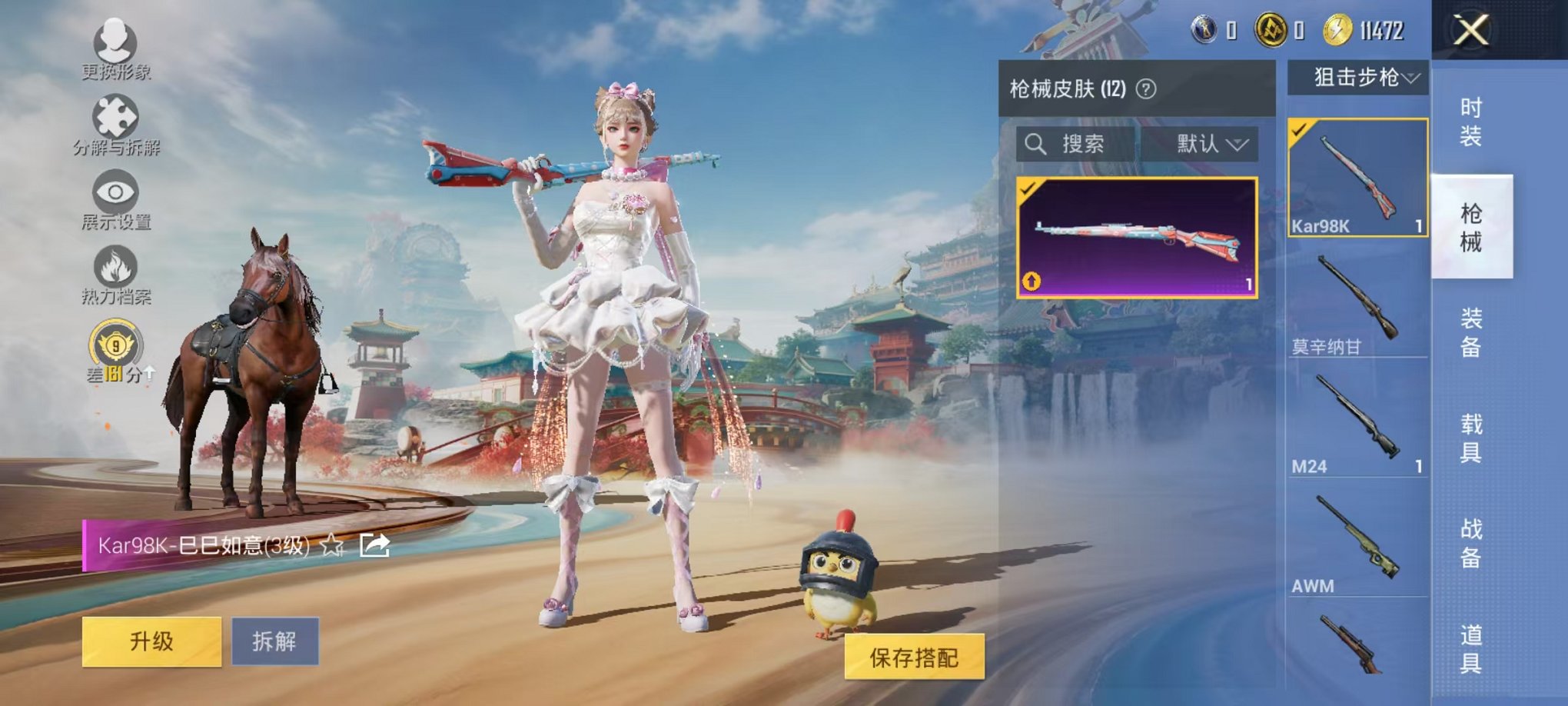This screenshot has width=1568, height=706.
Task: Toggle the checkmark on the equipped skin card
Action: (1028, 187)
